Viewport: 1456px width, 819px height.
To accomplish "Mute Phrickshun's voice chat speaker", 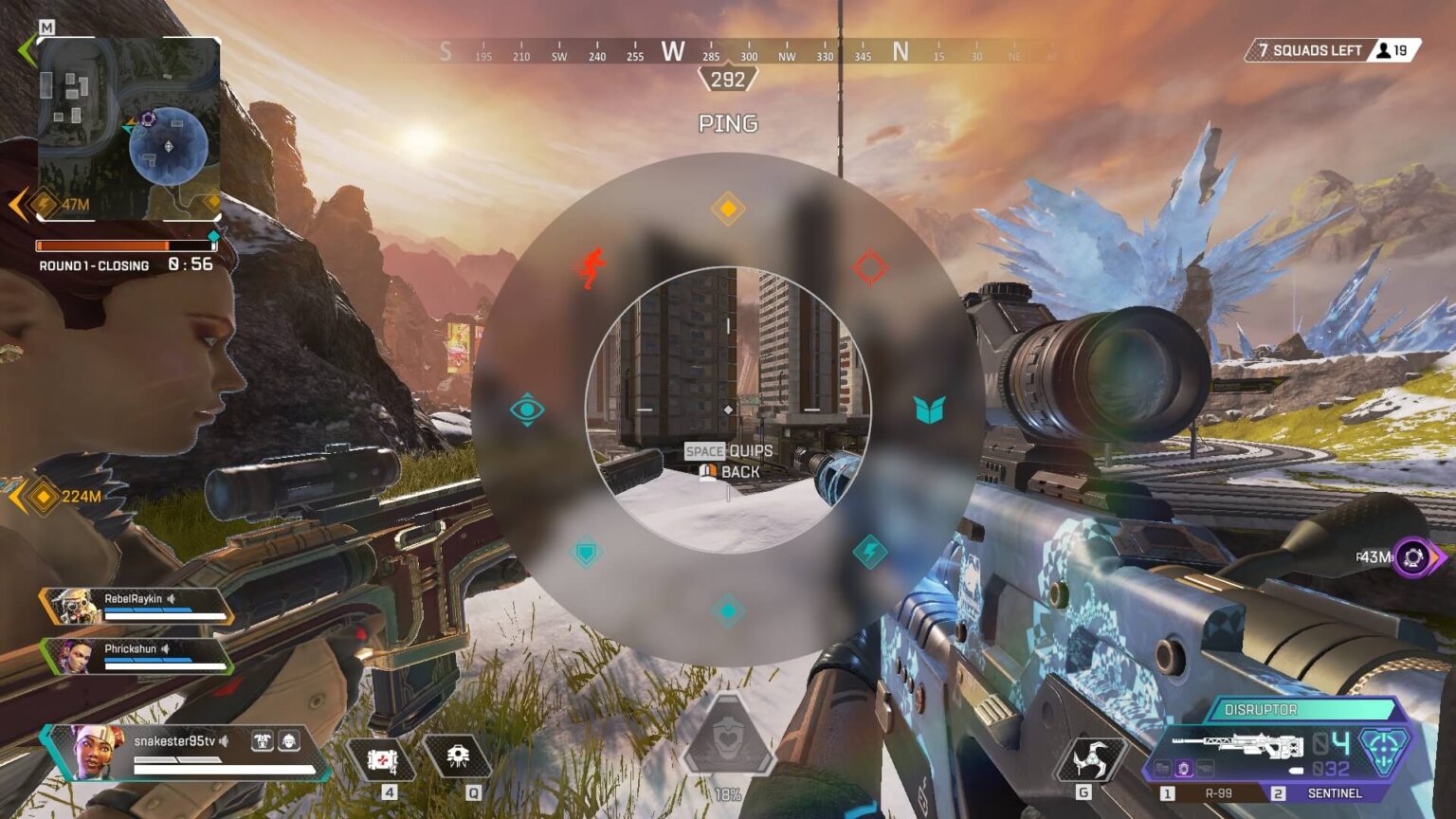I will 166,648.
